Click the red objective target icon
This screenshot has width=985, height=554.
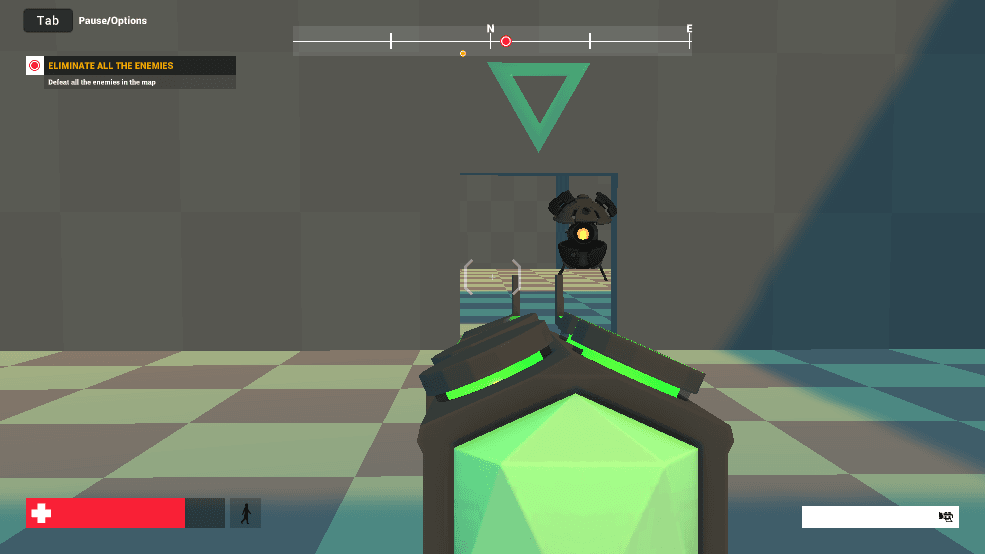click(x=35, y=66)
